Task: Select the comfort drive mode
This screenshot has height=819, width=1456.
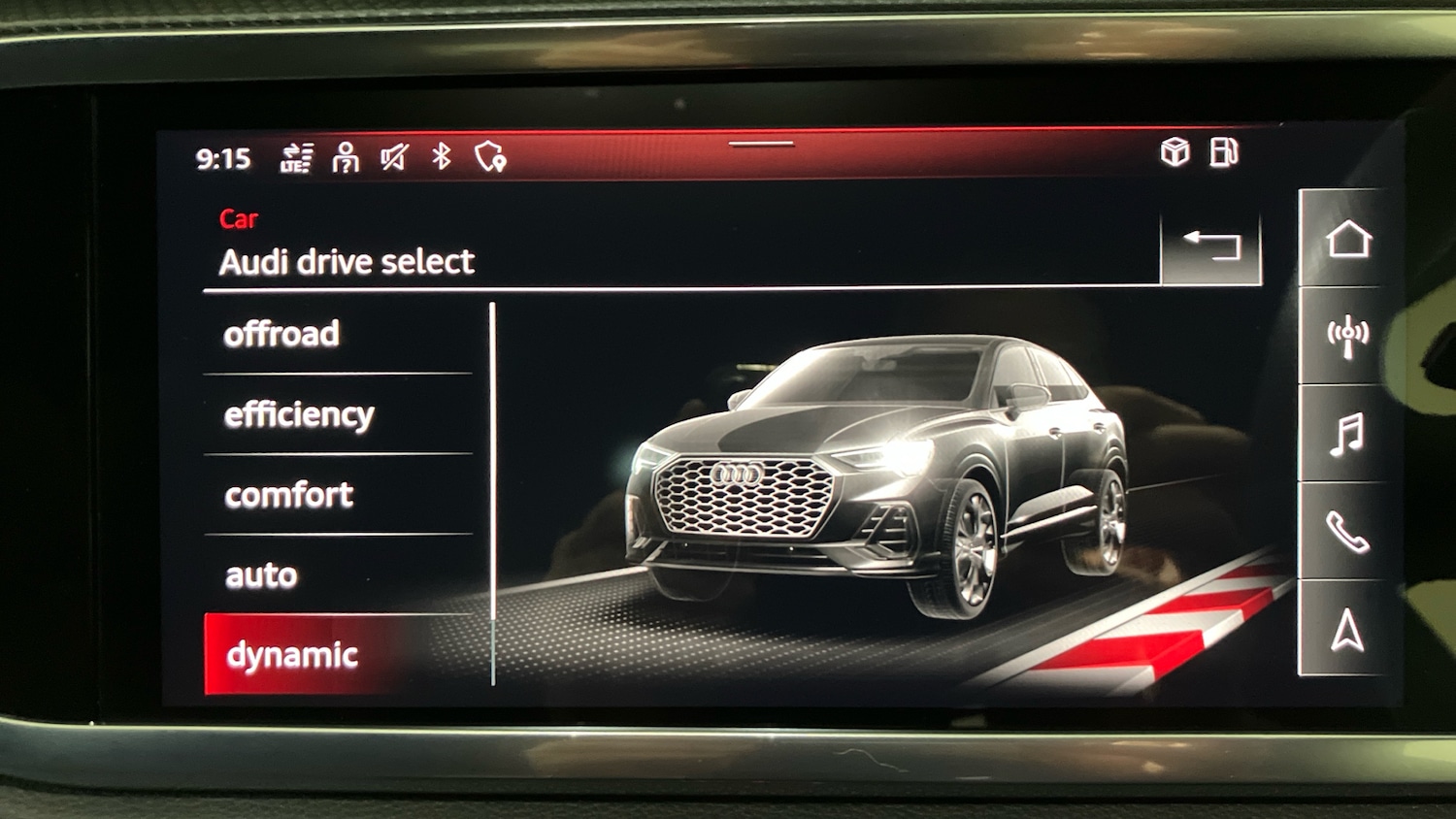Action: [288, 495]
